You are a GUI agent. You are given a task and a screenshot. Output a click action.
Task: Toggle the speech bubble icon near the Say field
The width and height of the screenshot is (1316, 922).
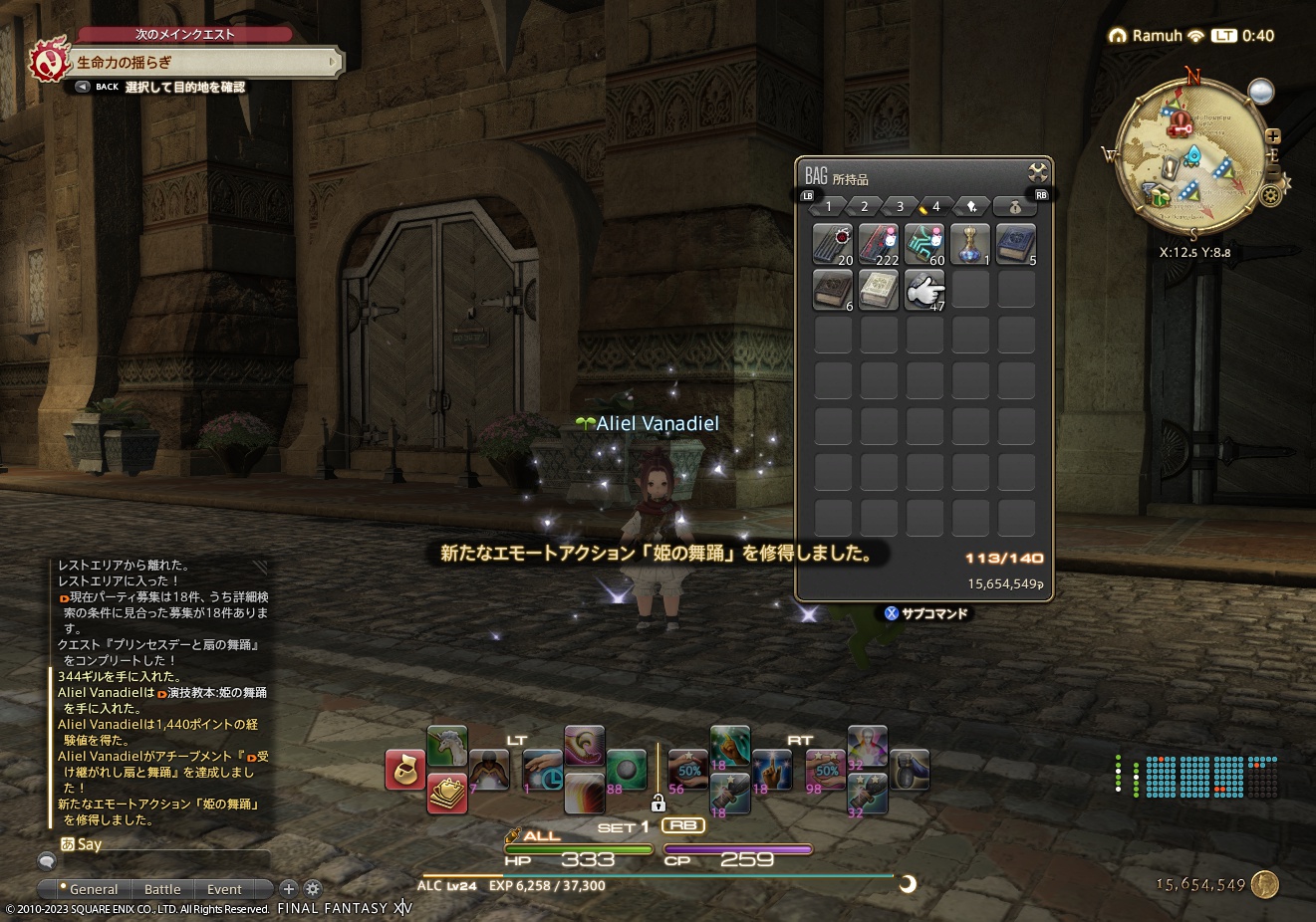click(47, 861)
